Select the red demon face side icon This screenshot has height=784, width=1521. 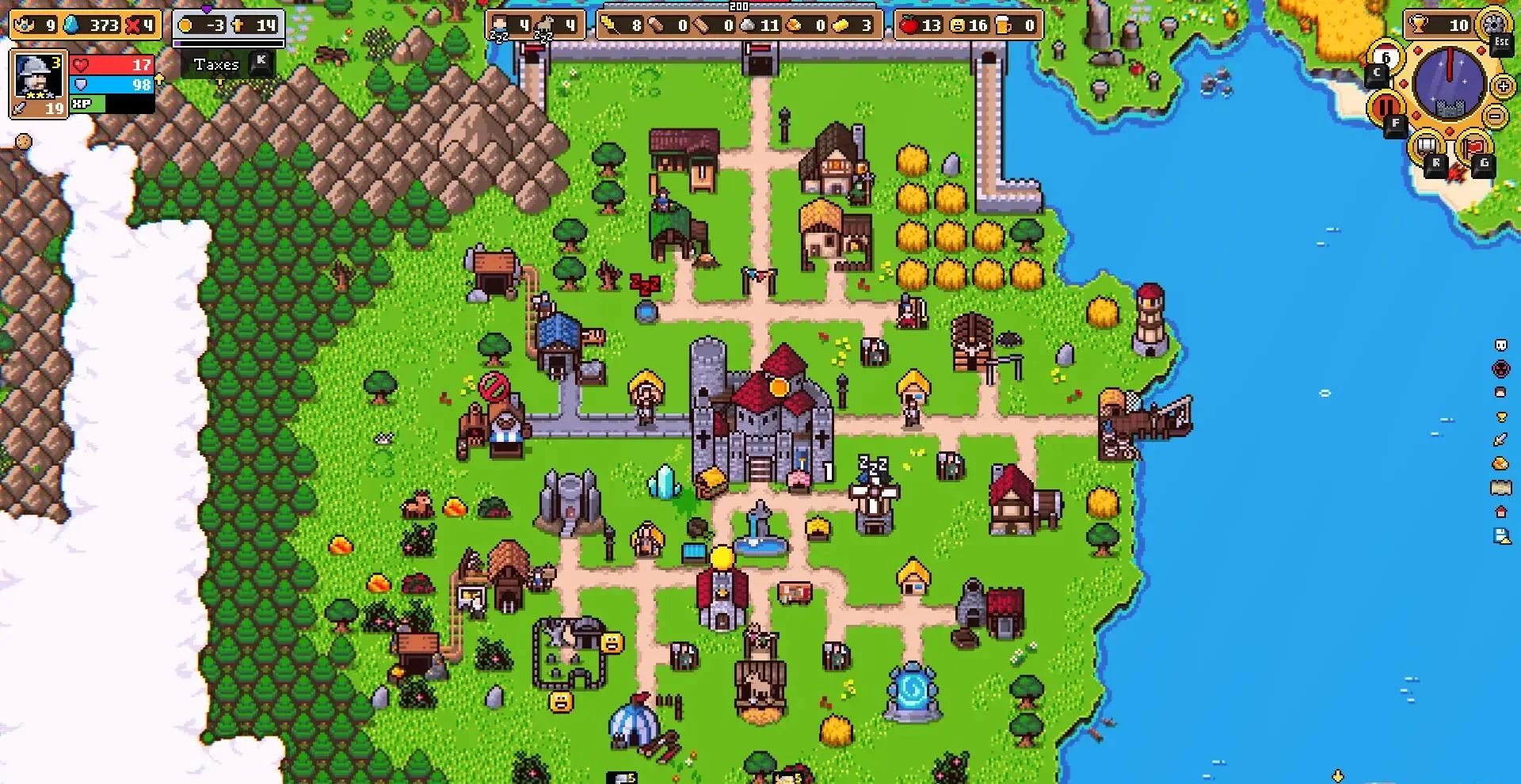(x=1500, y=368)
